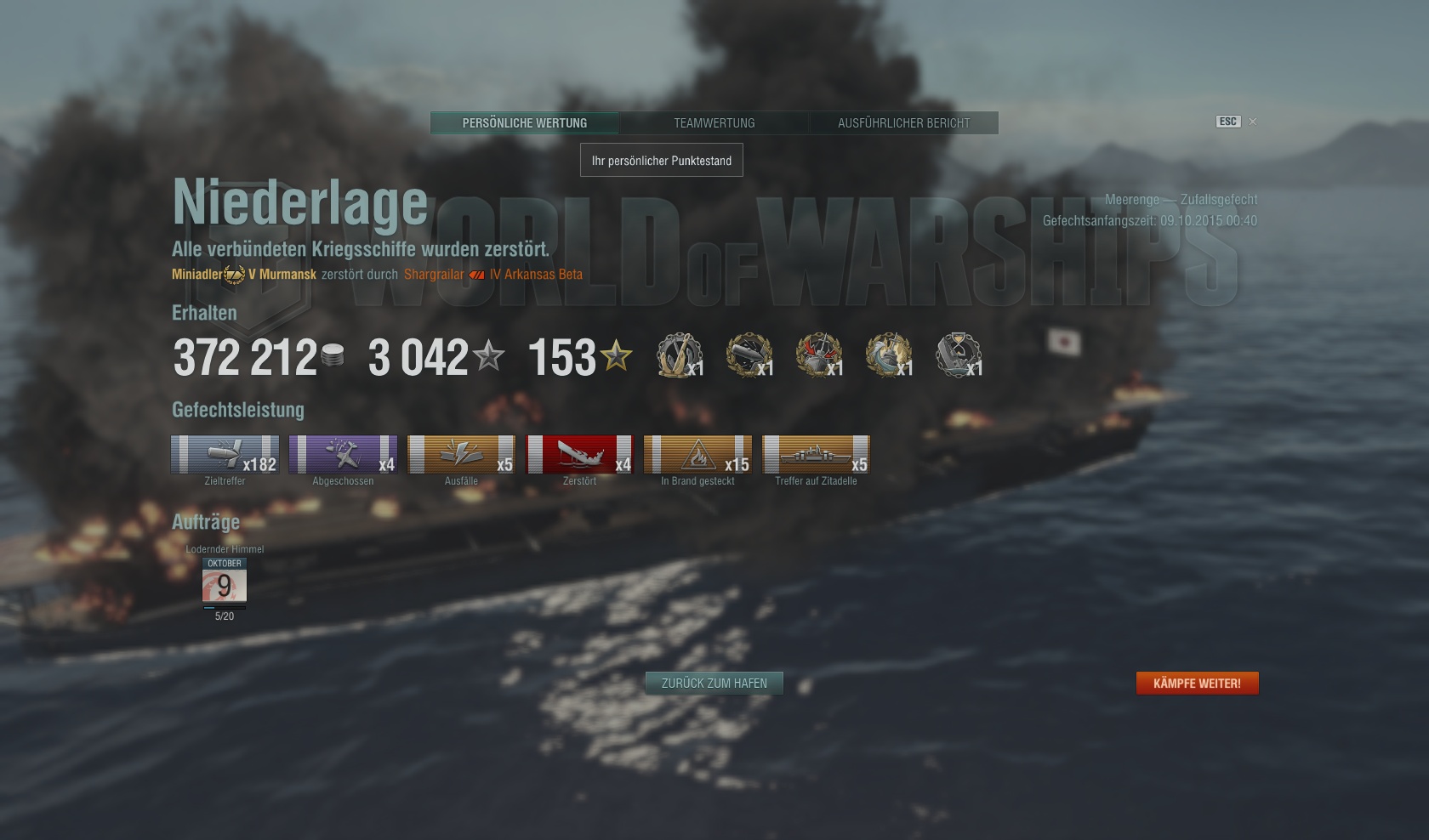
Task: Open the In Brand gesteckt ribbon
Action: coord(697,454)
